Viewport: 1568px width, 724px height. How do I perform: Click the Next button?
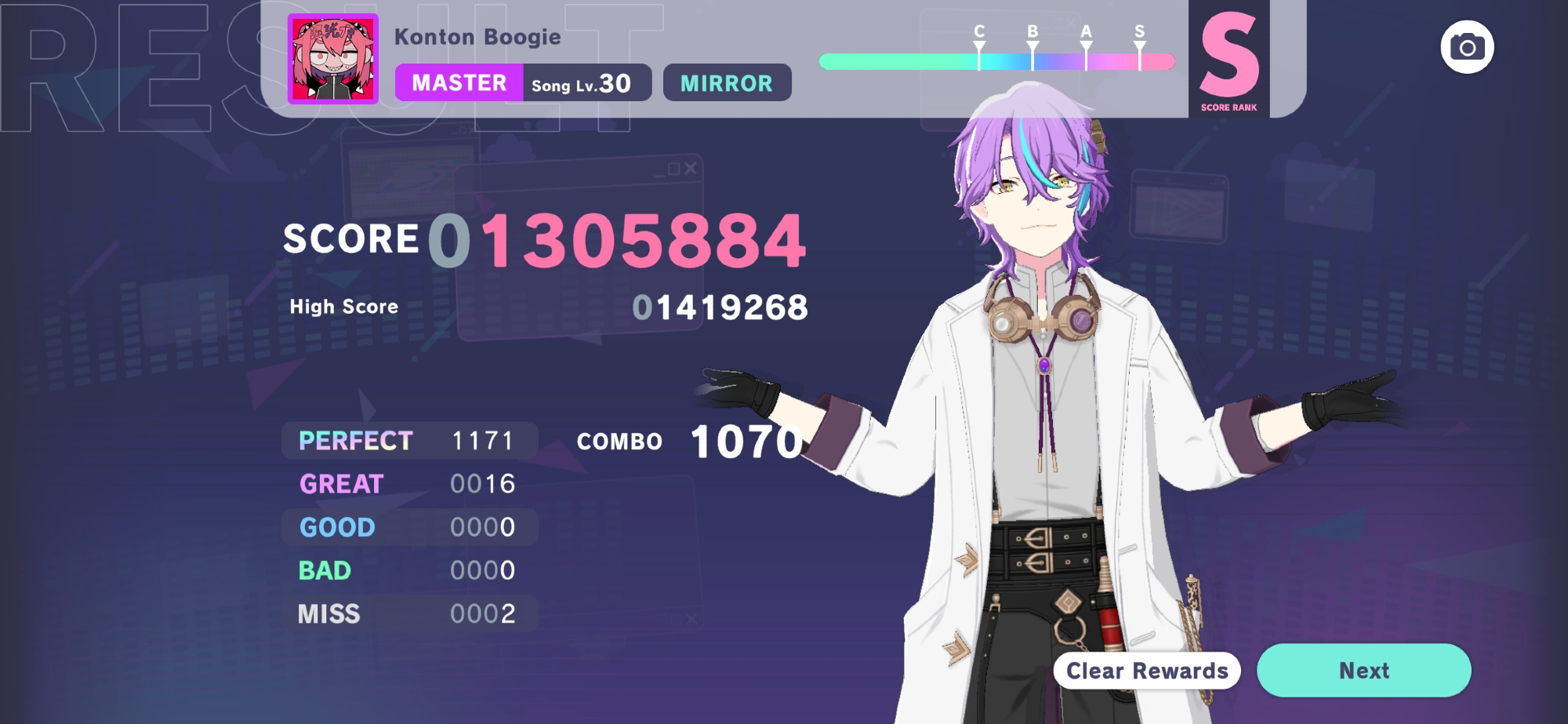pos(1363,671)
